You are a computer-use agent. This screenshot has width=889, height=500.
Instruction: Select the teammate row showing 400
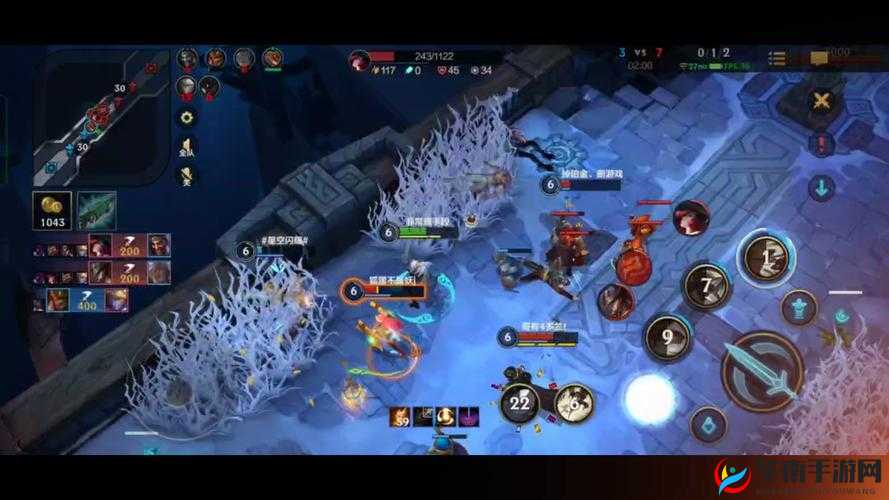click(x=100, y=298)
